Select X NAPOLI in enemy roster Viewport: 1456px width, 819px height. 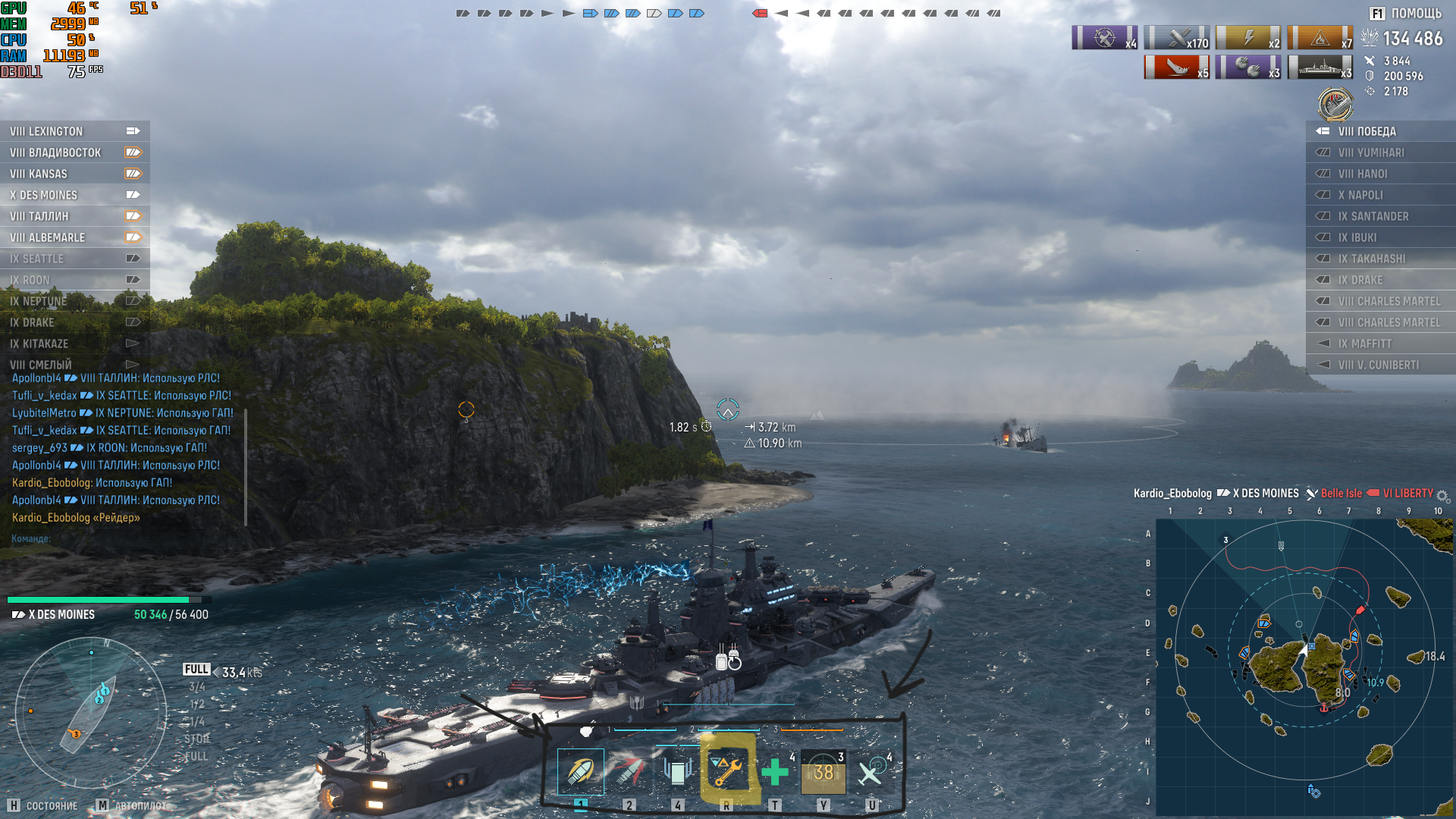(1380, 195)
